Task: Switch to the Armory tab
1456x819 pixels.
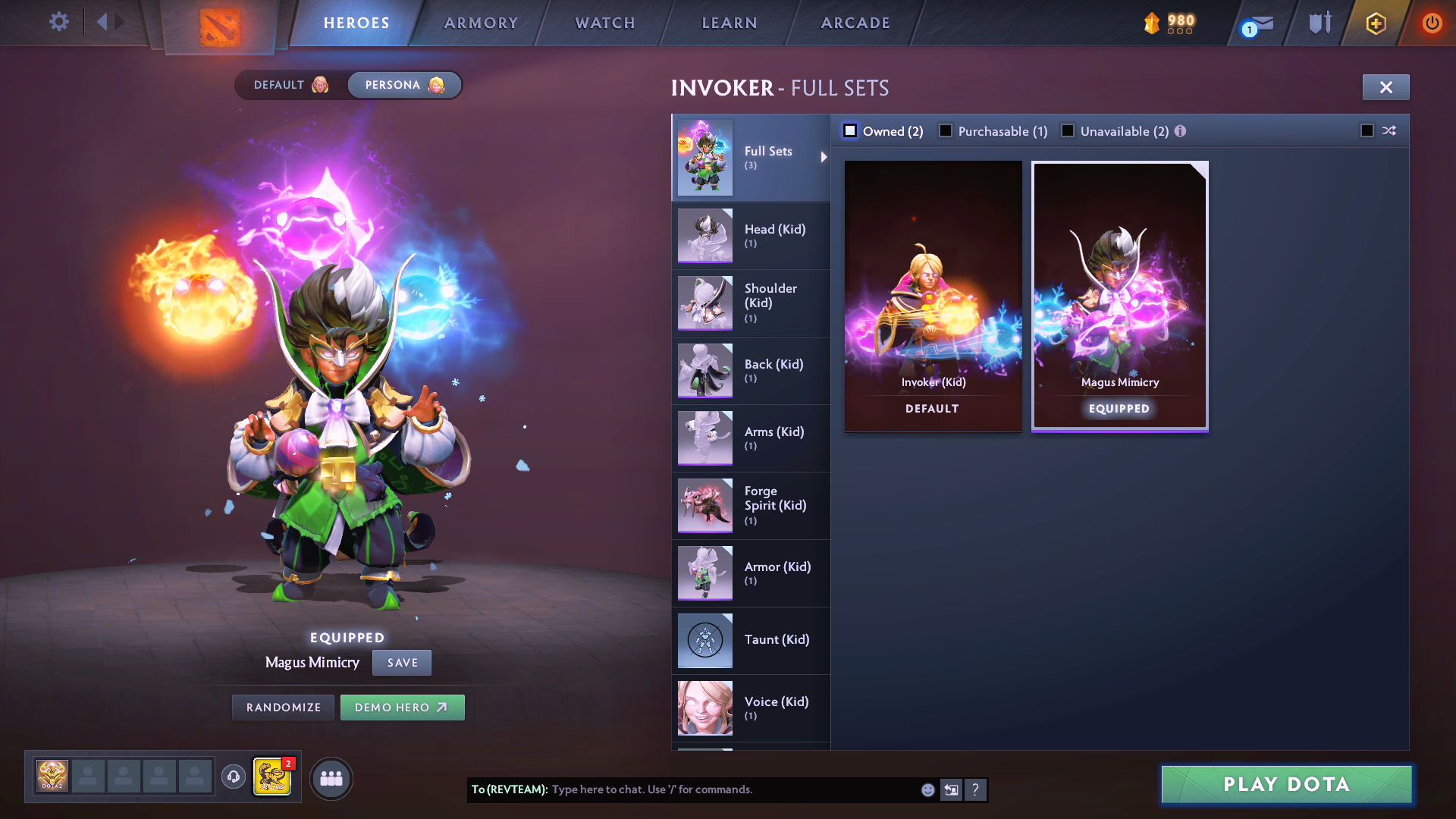Action: [x=481, y=23]
